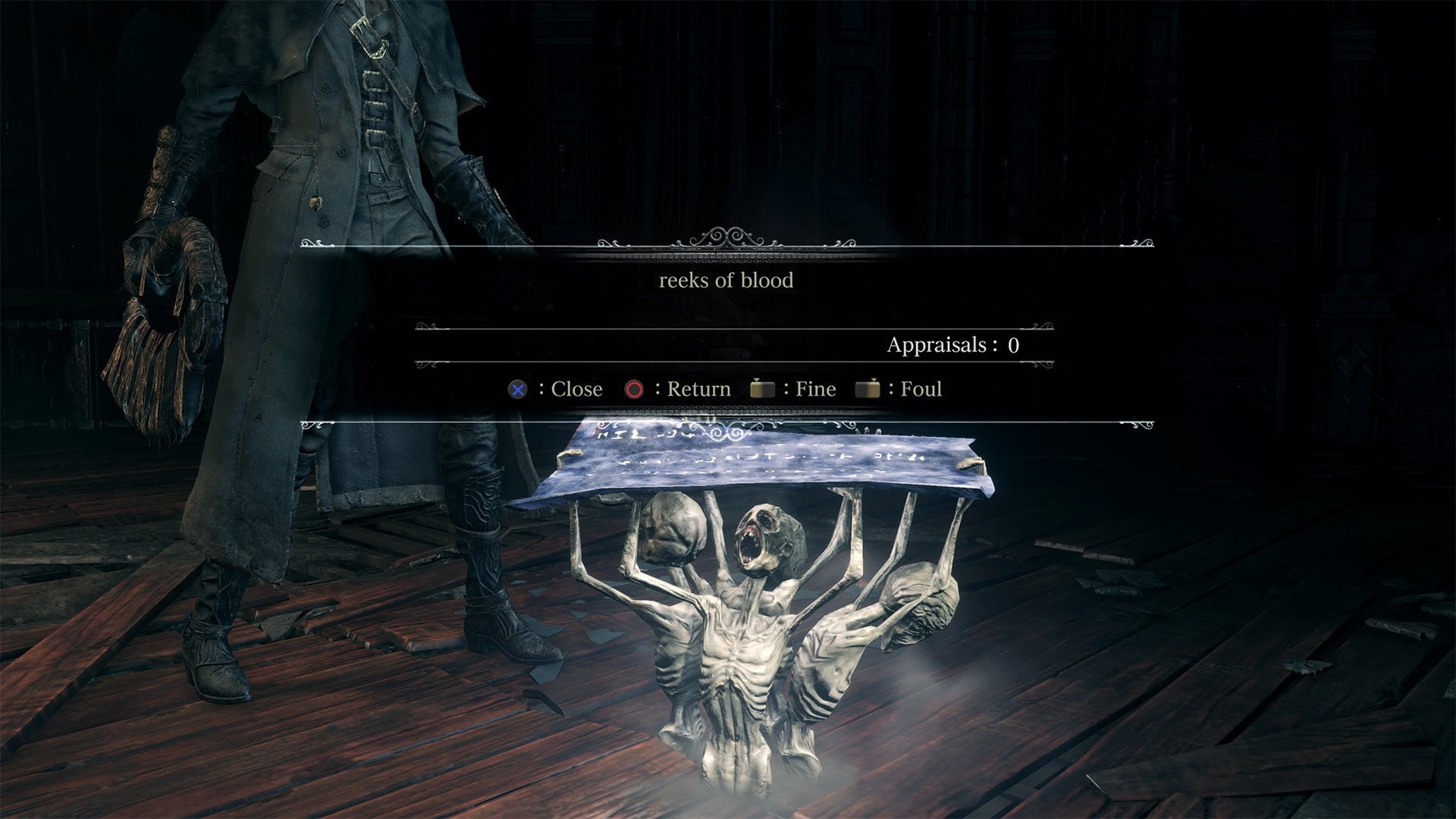1456x819 pixels.
Task: Rate the note as Foul
Action: coord(920,389)
